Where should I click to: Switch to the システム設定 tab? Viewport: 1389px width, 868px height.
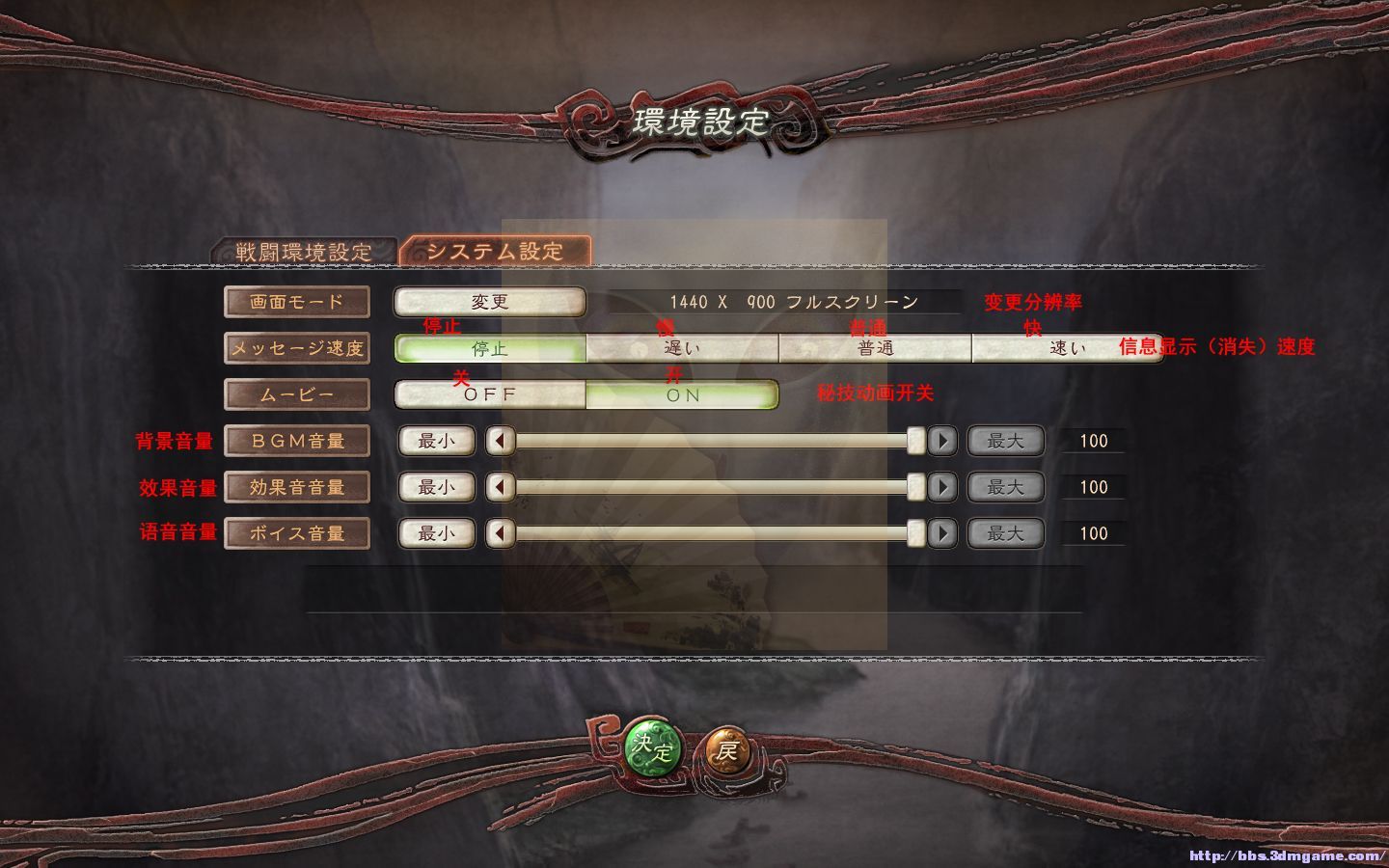[495, 248]
